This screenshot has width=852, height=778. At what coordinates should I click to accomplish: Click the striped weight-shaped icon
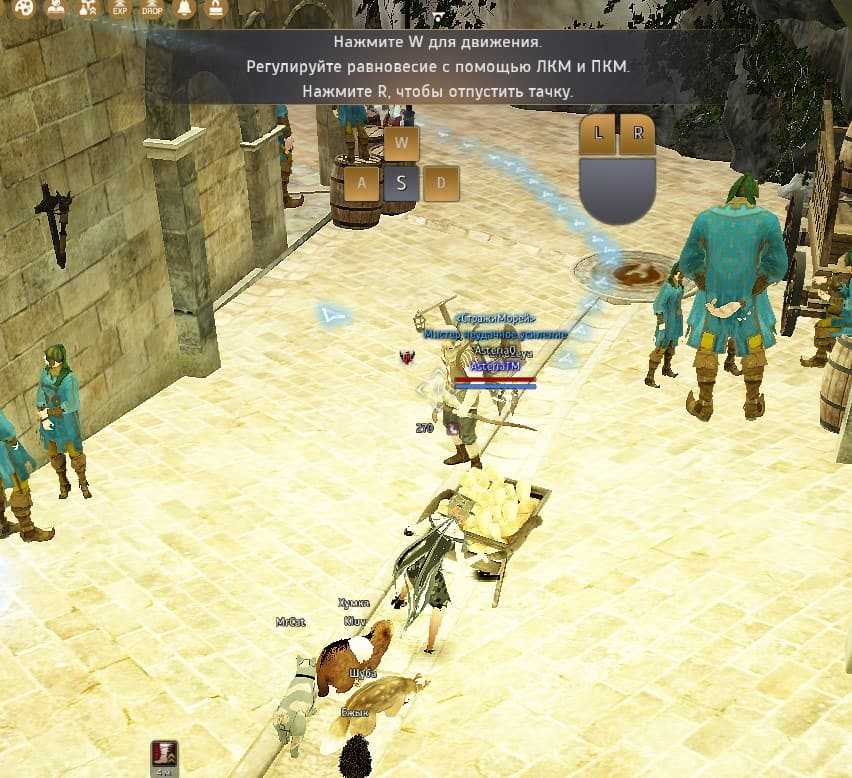tap(215, 9)
